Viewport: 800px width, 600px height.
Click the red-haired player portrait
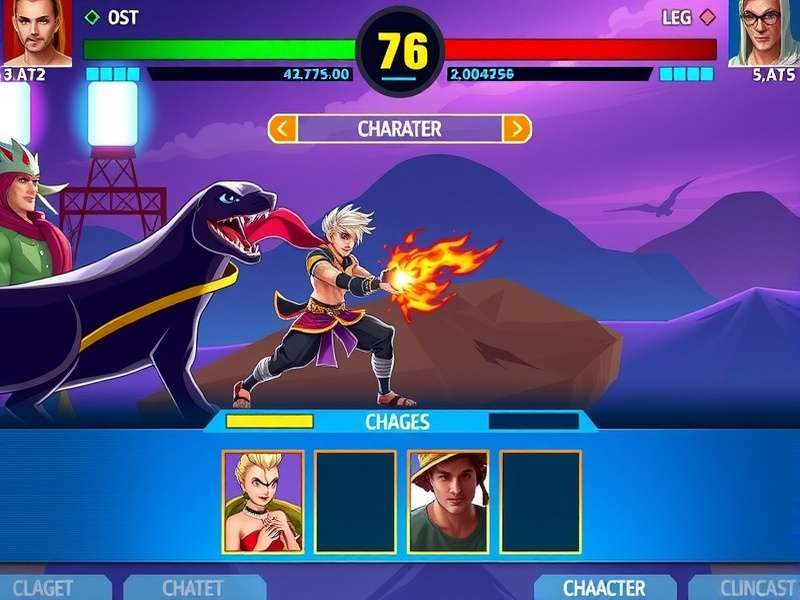pyautogui.click(x=37, y=32)
